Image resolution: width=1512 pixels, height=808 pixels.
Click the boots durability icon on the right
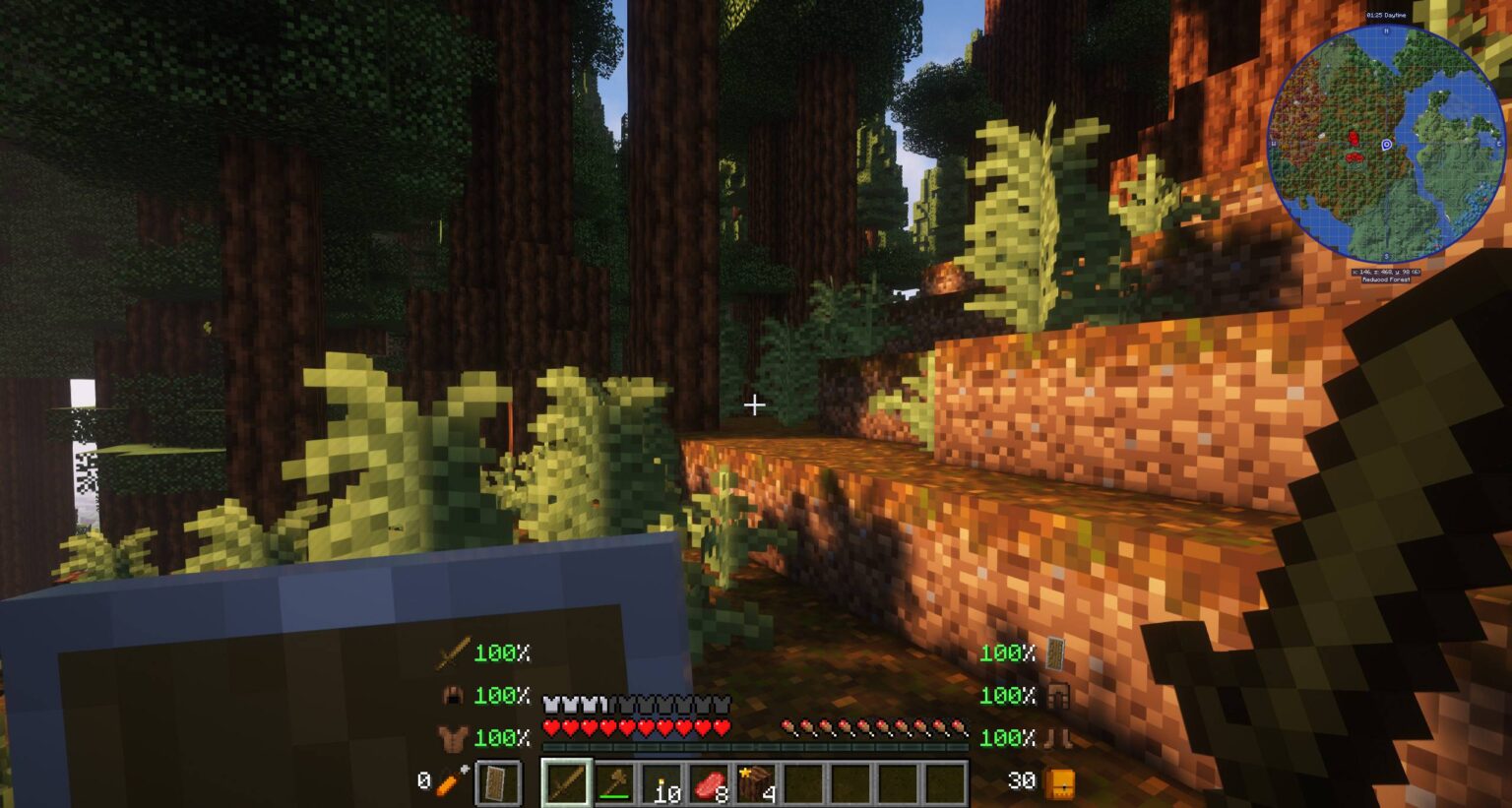pyautogui.click(x=1059, y=736)
